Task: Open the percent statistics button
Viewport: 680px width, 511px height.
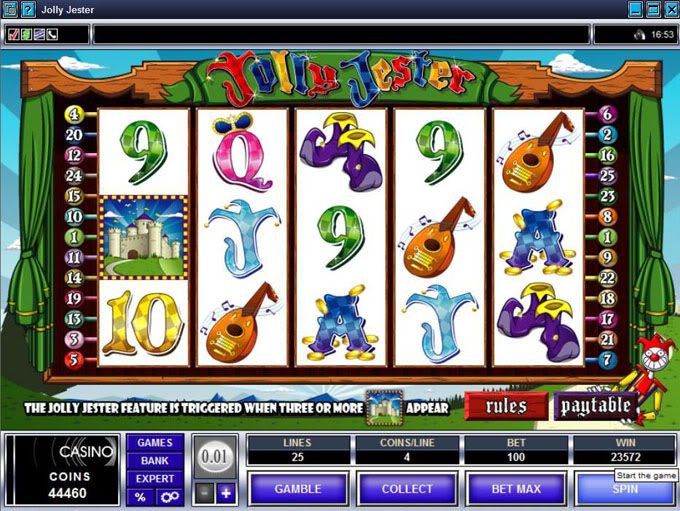Action: (x=141, y=497)
